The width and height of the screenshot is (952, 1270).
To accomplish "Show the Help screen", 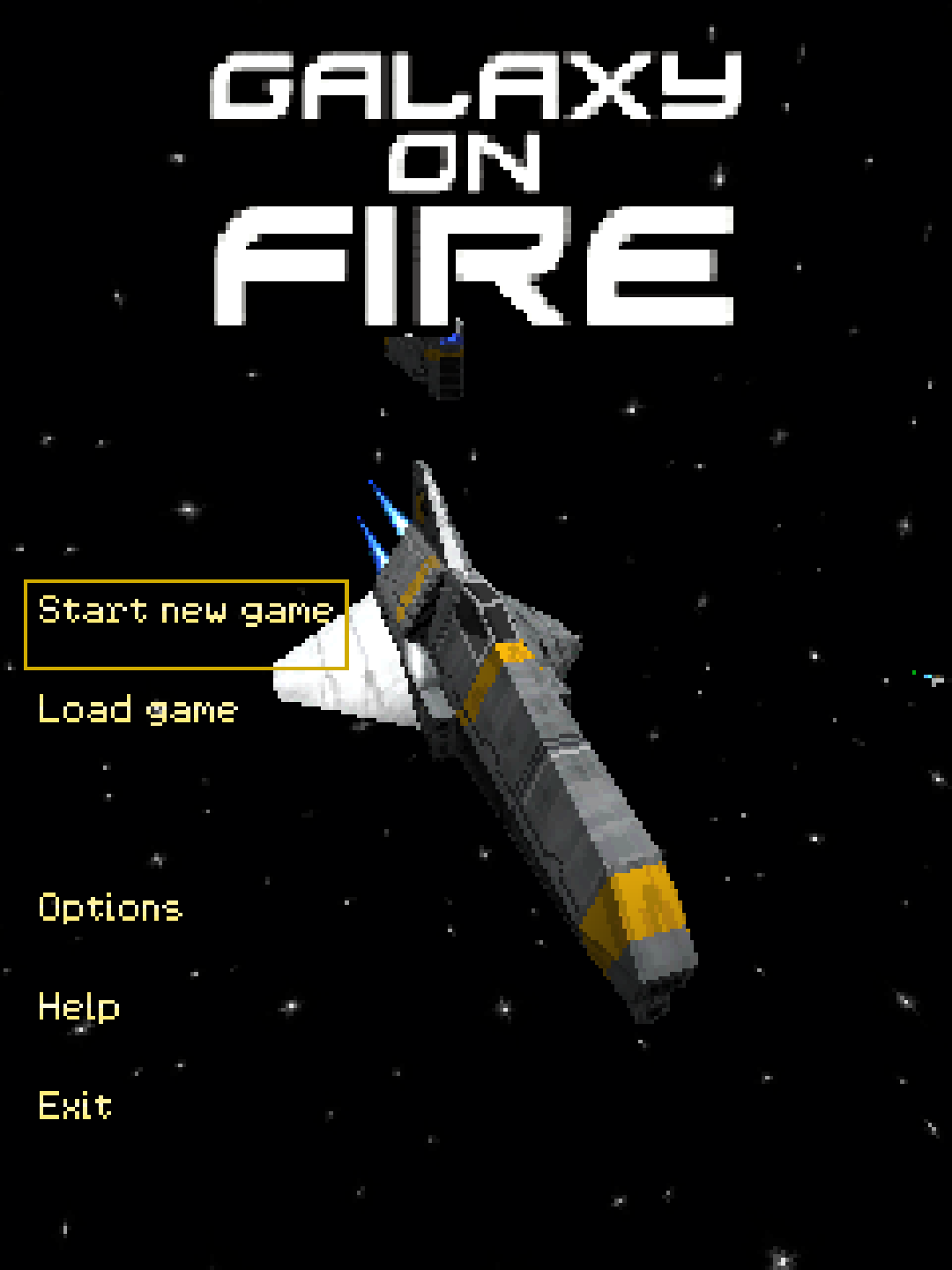I will [78, 1007].
